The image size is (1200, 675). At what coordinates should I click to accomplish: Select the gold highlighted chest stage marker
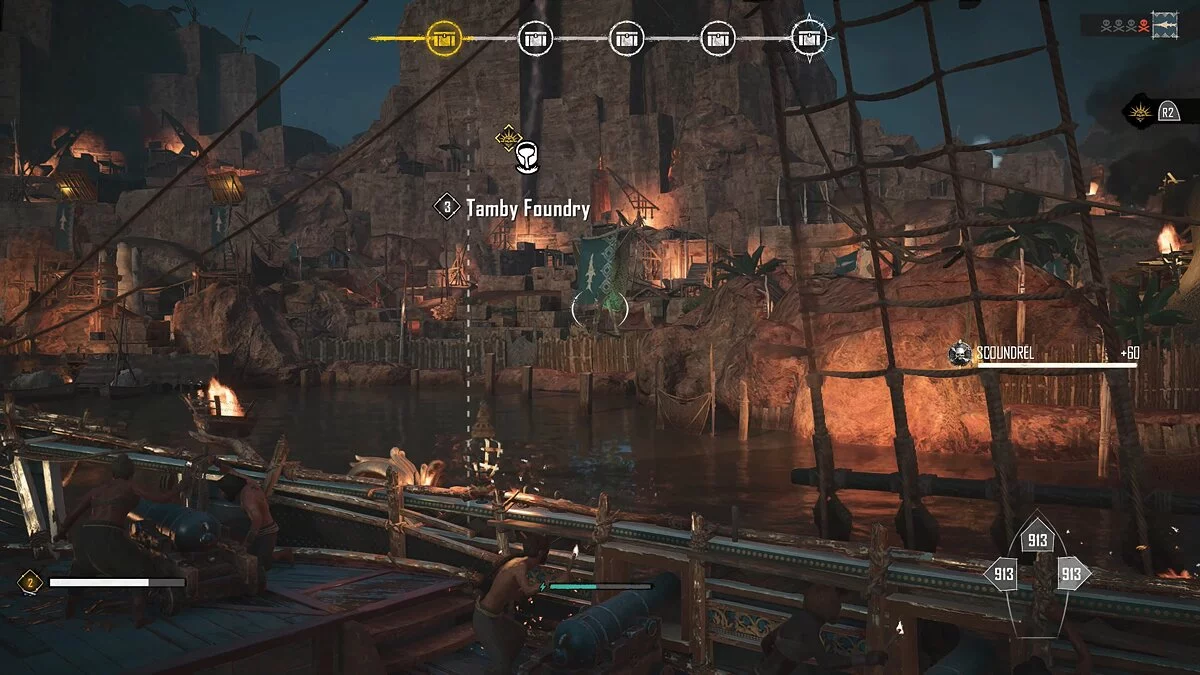click(444, 39)
